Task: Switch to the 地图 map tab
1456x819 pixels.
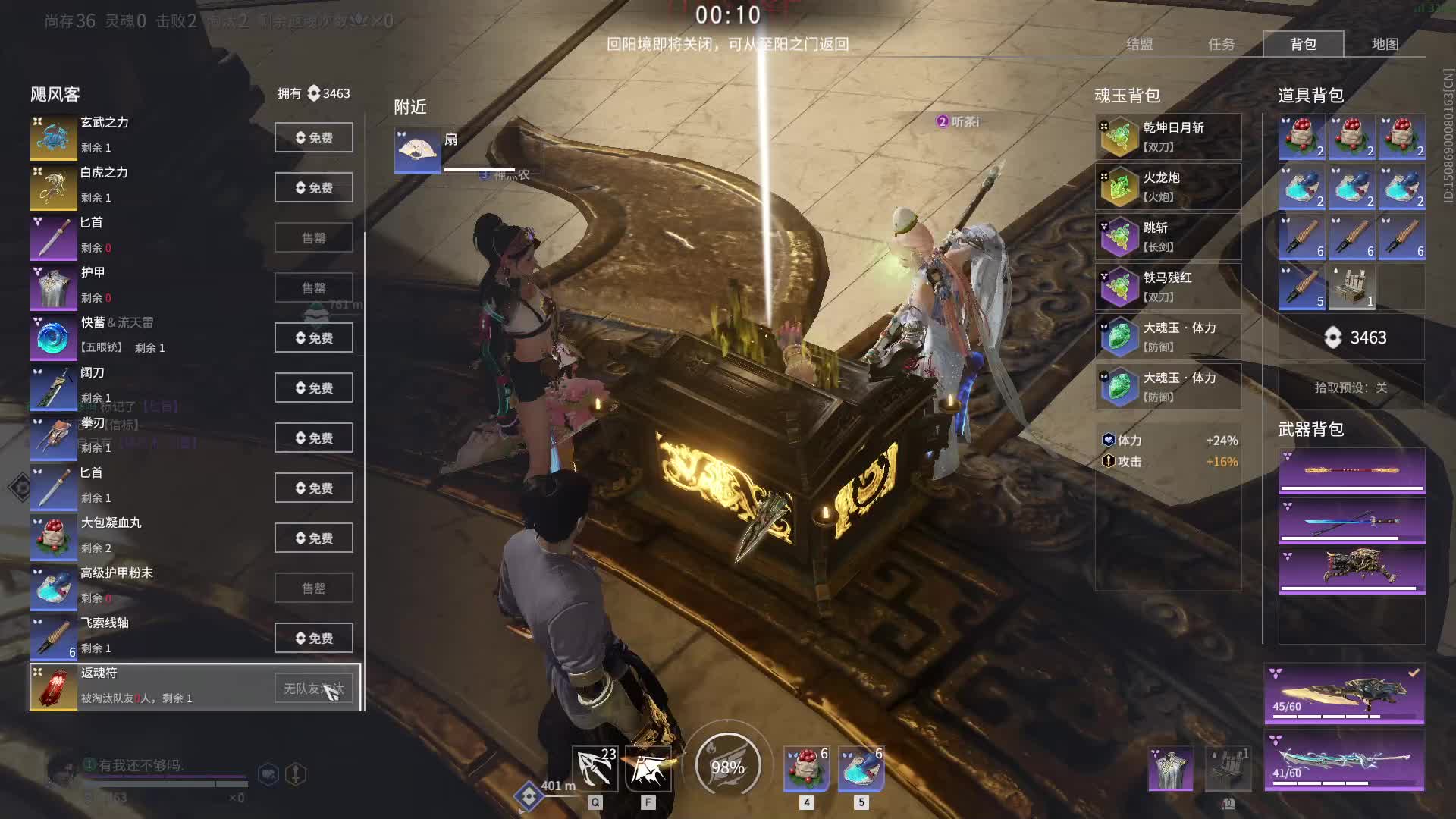Action: coord(1385,44)
